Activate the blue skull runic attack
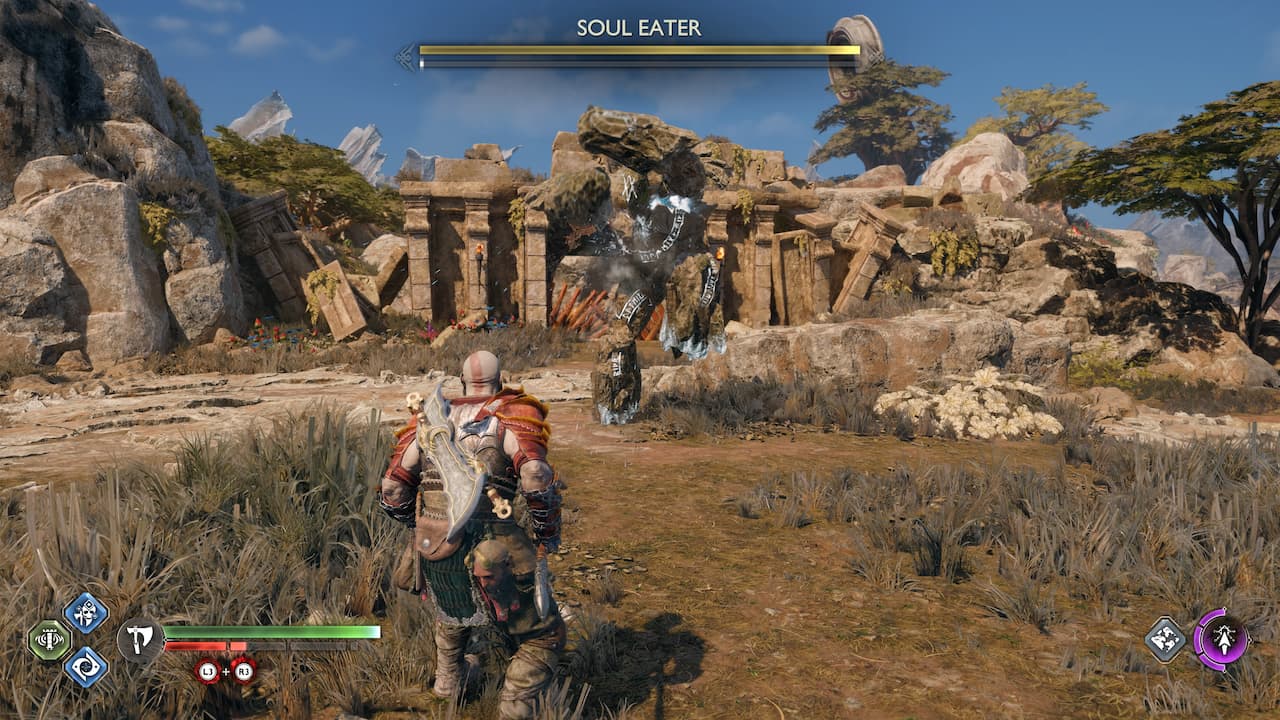The height and width of the screenshot is (720, 1280). (x=86, y=612)
